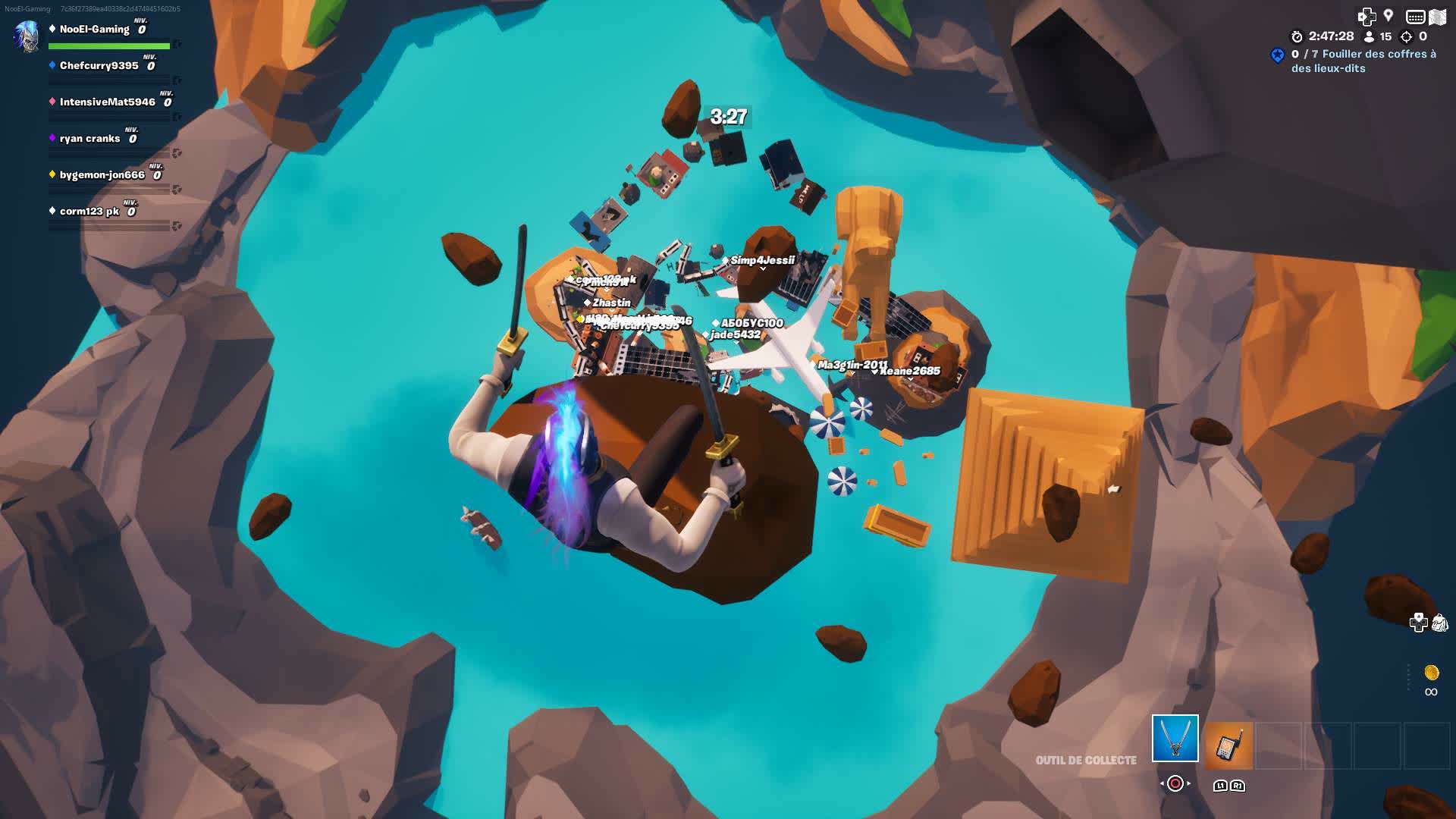
Task: Select NooEl-Gaming in the squad list
Action: click(x=94, y=30)
